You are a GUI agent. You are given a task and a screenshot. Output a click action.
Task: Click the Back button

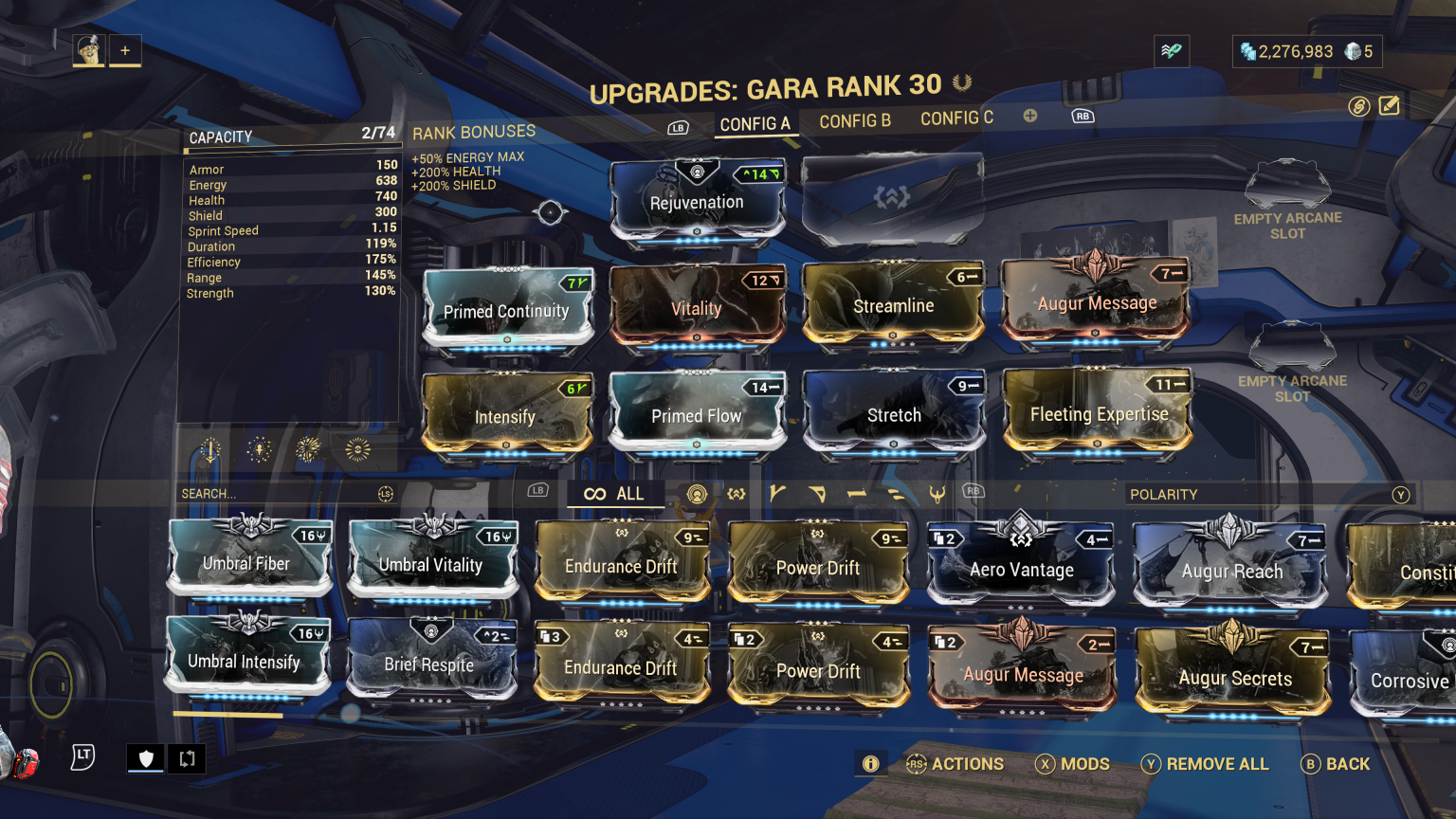[x=1337, y=764]
